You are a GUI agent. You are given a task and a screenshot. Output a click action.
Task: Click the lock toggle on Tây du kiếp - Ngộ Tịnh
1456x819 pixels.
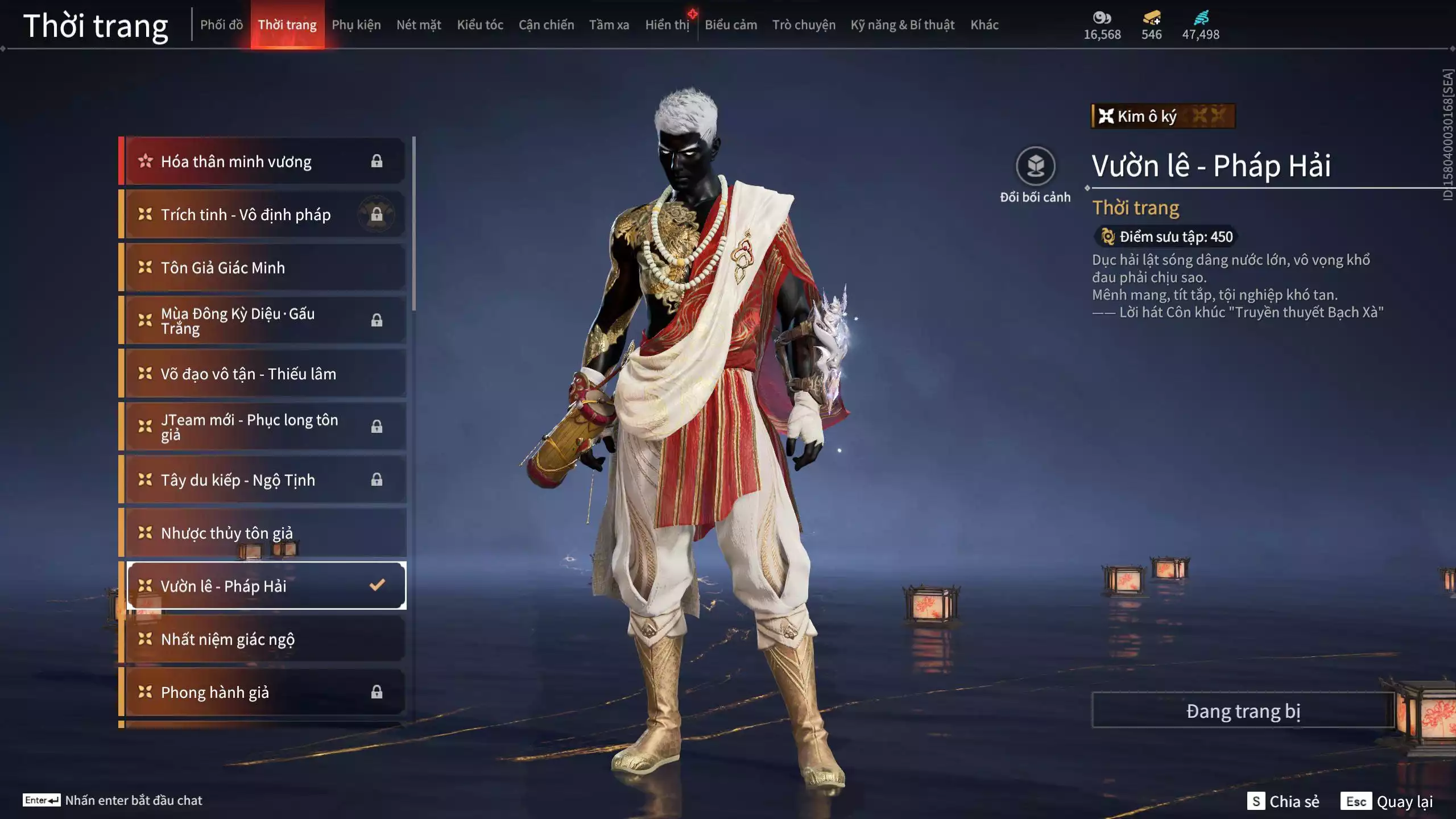point(377,479)
